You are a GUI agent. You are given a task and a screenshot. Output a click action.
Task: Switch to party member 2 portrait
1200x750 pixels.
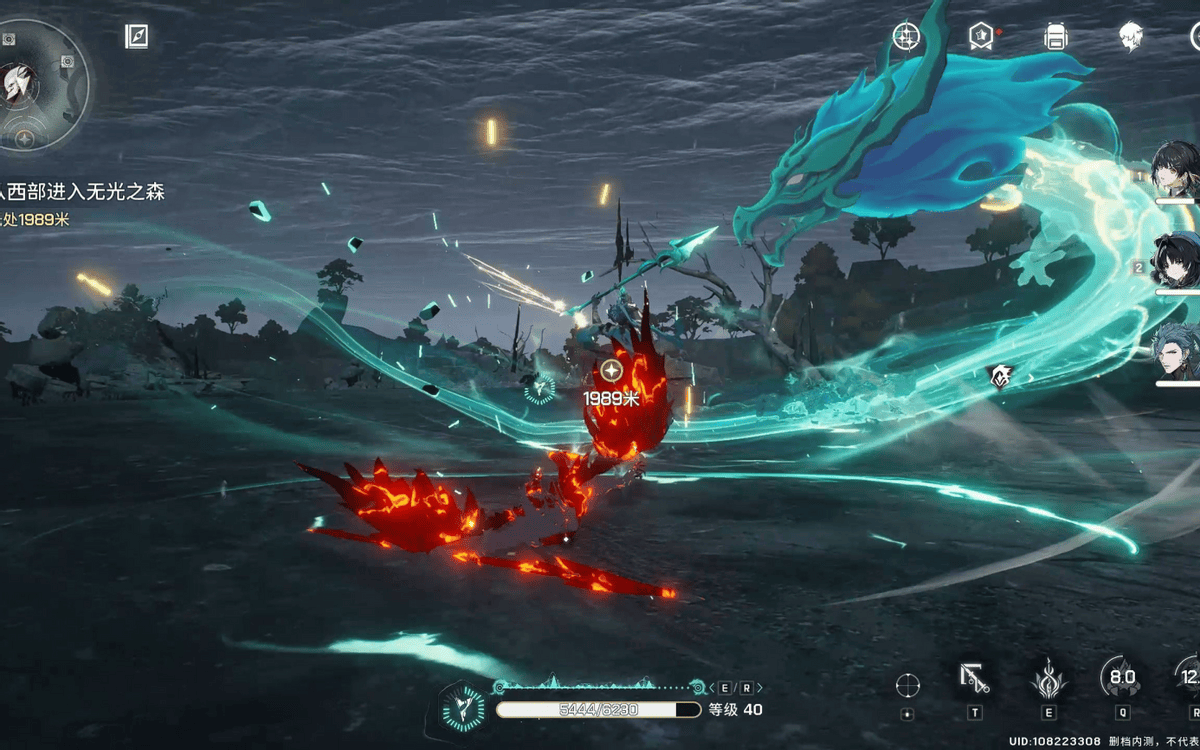pos(1176,260)
